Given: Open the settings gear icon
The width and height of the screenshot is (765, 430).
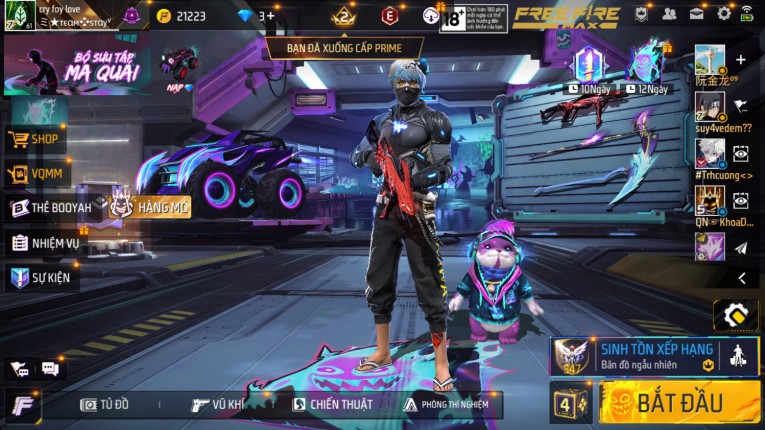Looking at the screenshot, I should (x=723, y=14).
